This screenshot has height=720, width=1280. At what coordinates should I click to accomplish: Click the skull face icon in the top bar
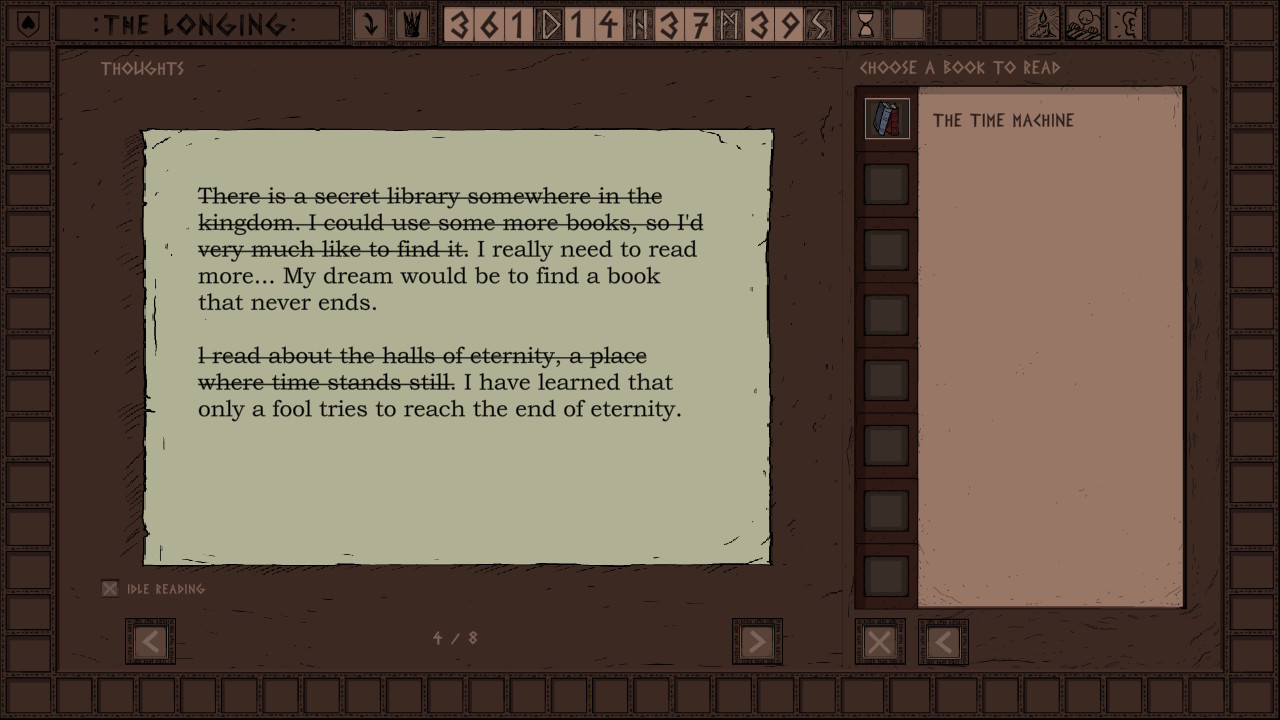[1084, 24]
